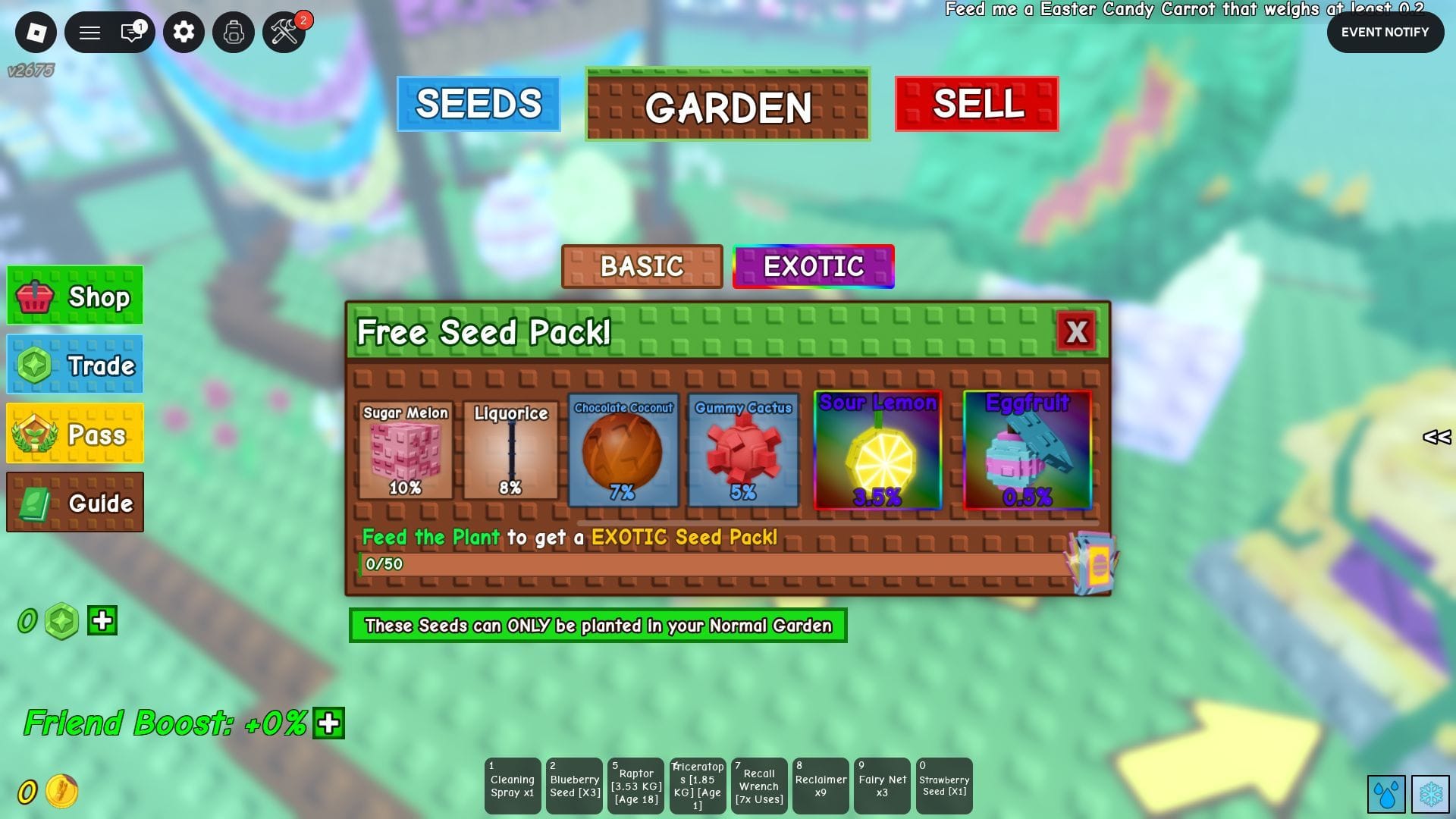Open the SEEDS teleport button
1456x819 pixels.
point(479,104)
